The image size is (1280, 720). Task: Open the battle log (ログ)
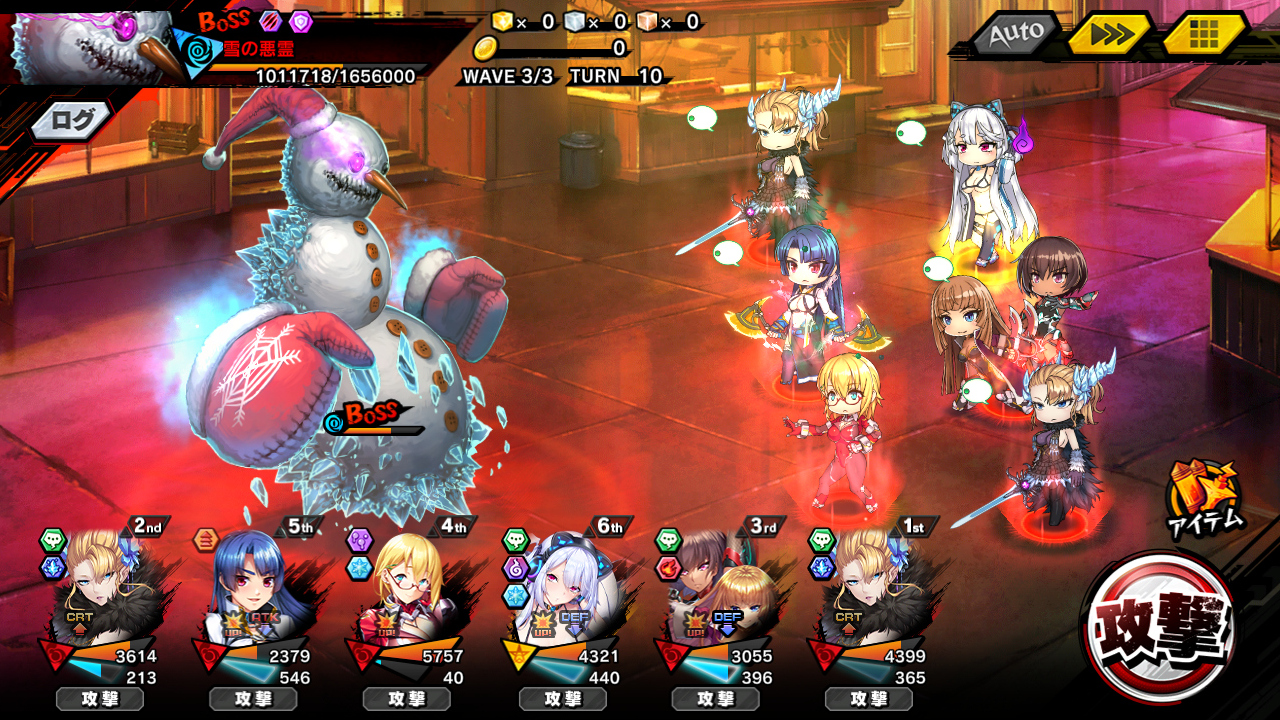point(72,122)
